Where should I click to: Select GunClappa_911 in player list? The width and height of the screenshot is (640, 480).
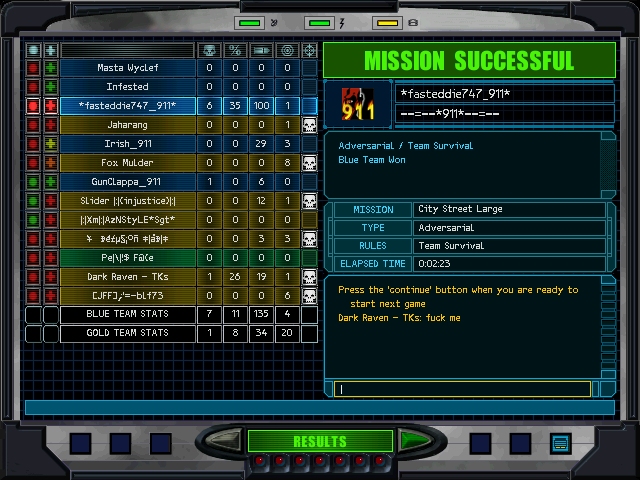tap(127, 182)
